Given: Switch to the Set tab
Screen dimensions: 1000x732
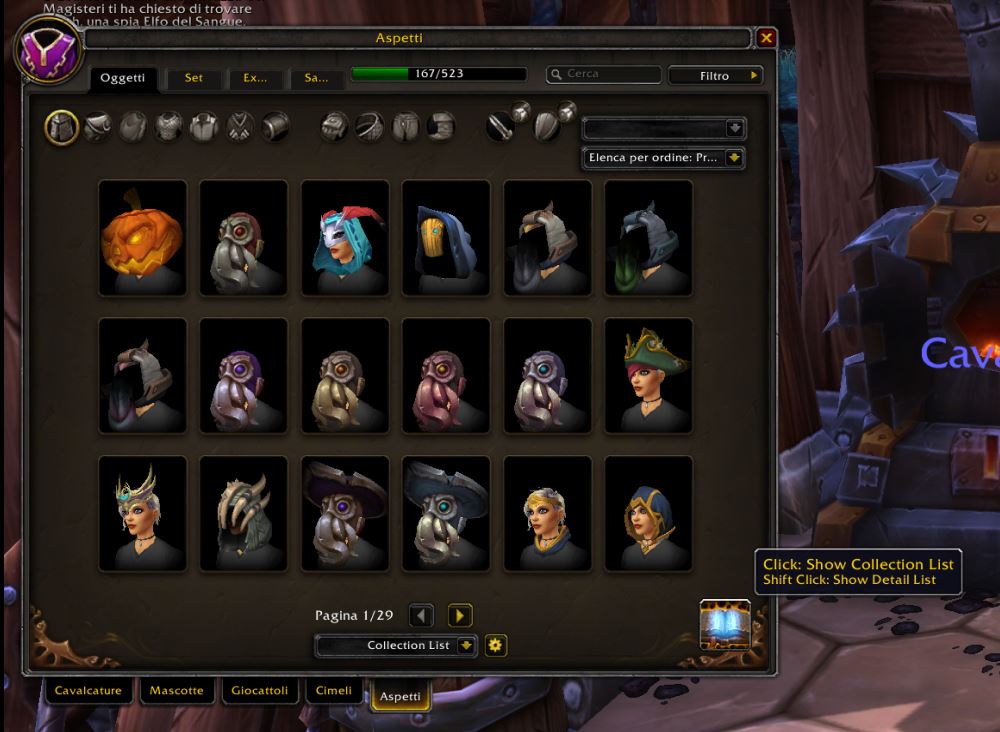Looking at the screenshot, I should (193, 78).
